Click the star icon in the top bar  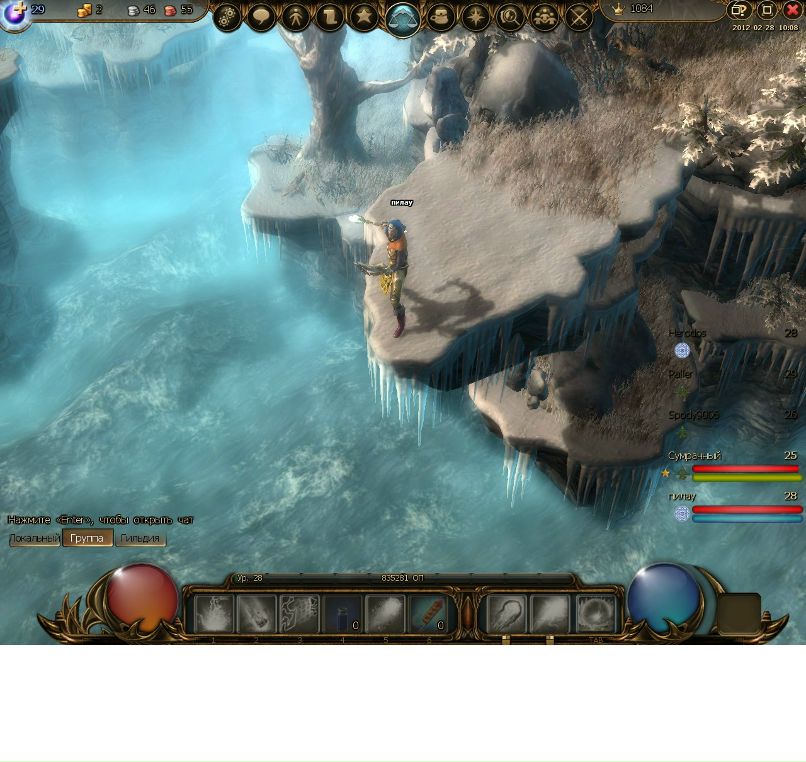click(364, 17)
